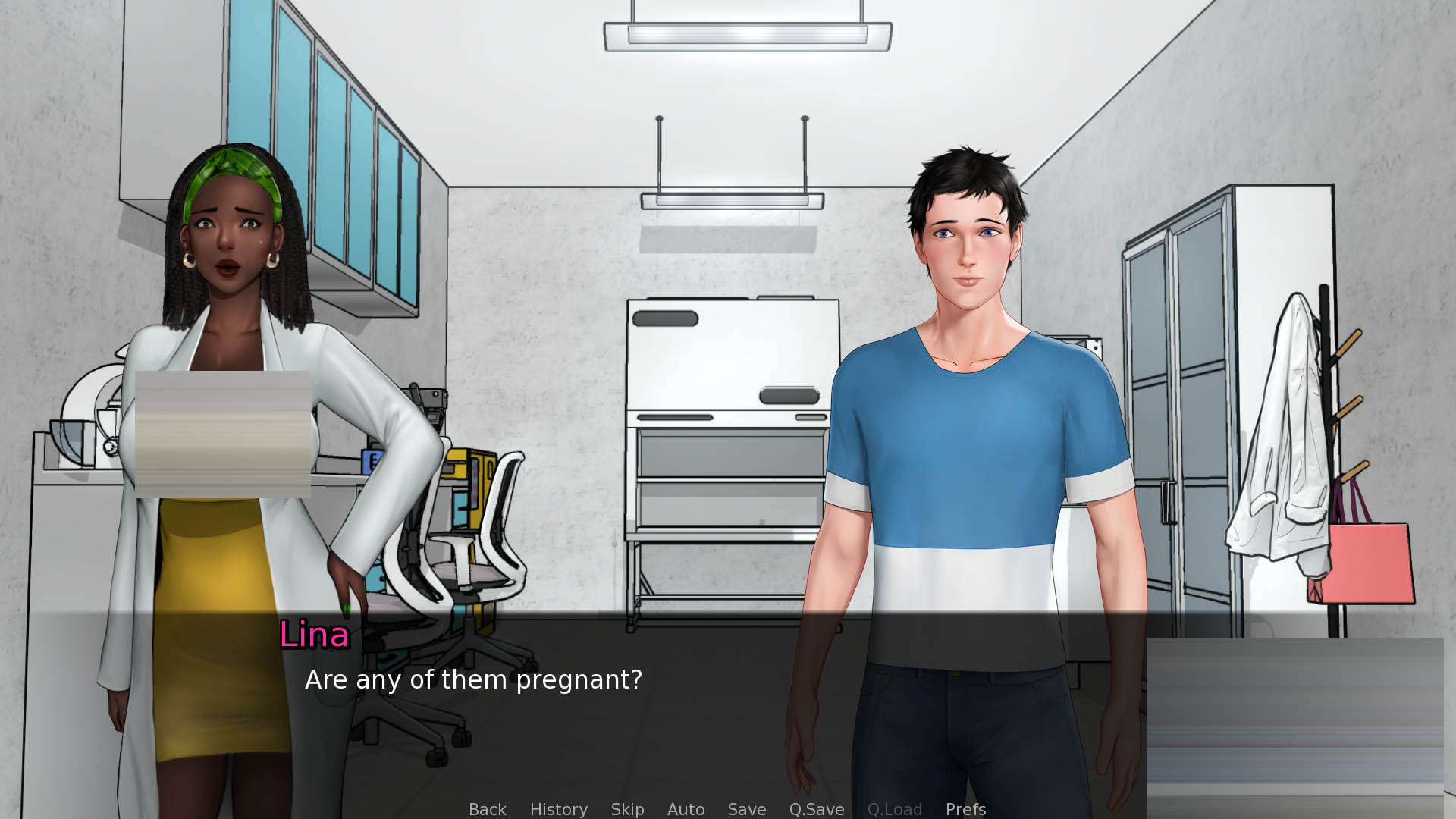Screen dimensions: 1456x819
Task: Enable Skip mode to fast-forward dialogue
Action: point(627,809)
